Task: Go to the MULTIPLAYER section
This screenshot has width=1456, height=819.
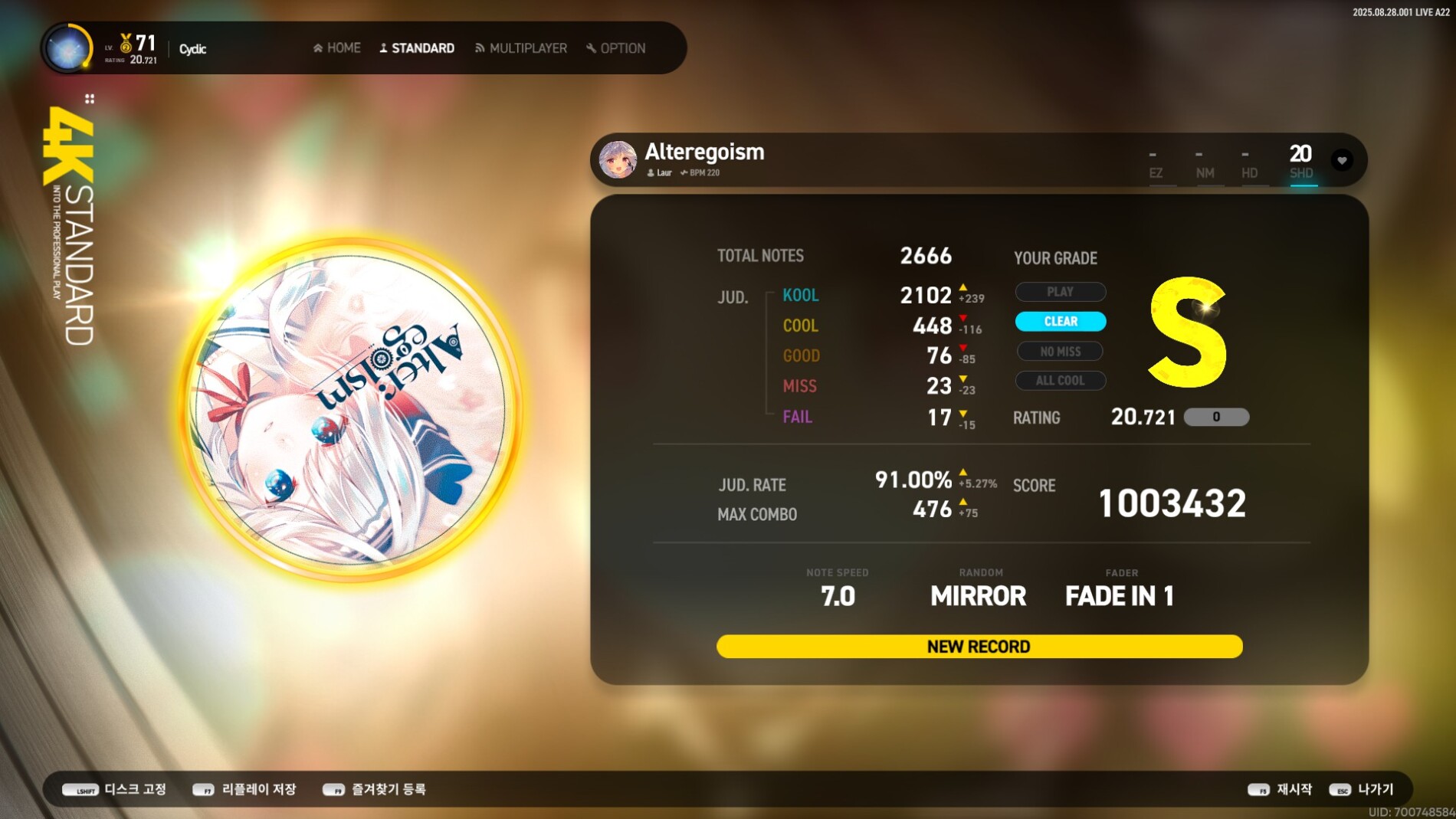Action: point(521,48)
